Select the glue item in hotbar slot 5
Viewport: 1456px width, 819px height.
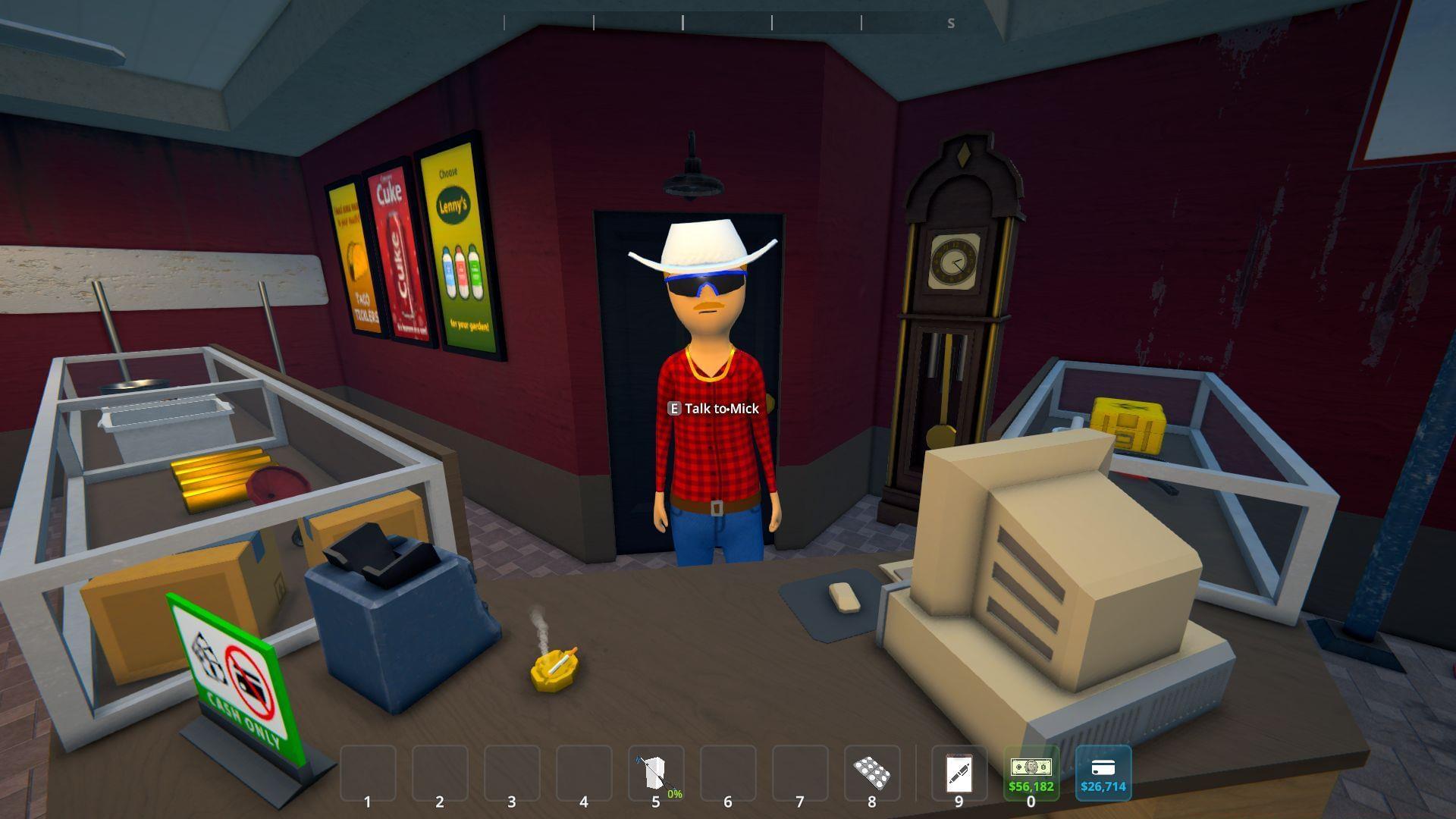coord(657,770)
